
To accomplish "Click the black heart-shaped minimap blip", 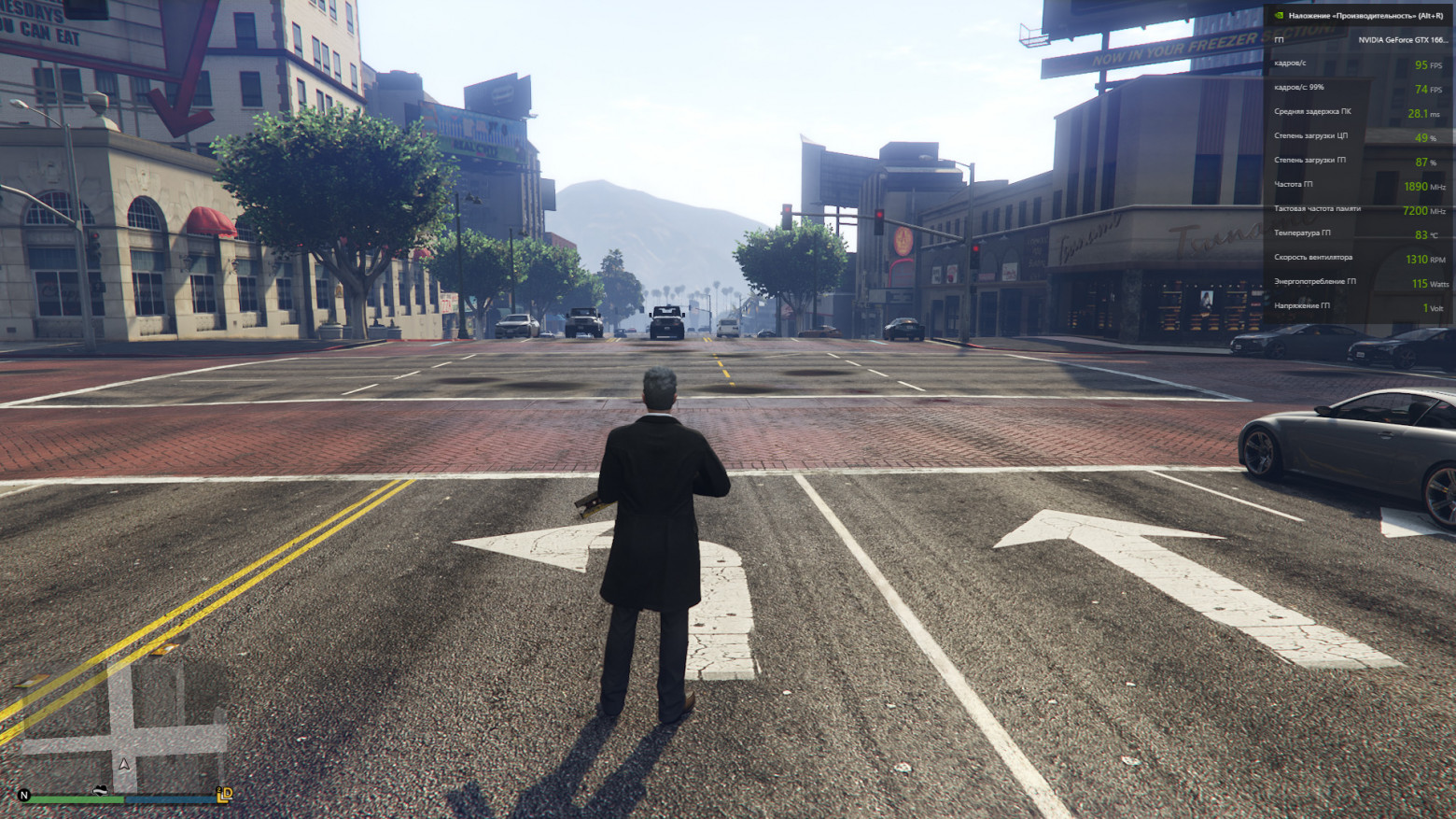I will 100,791.
